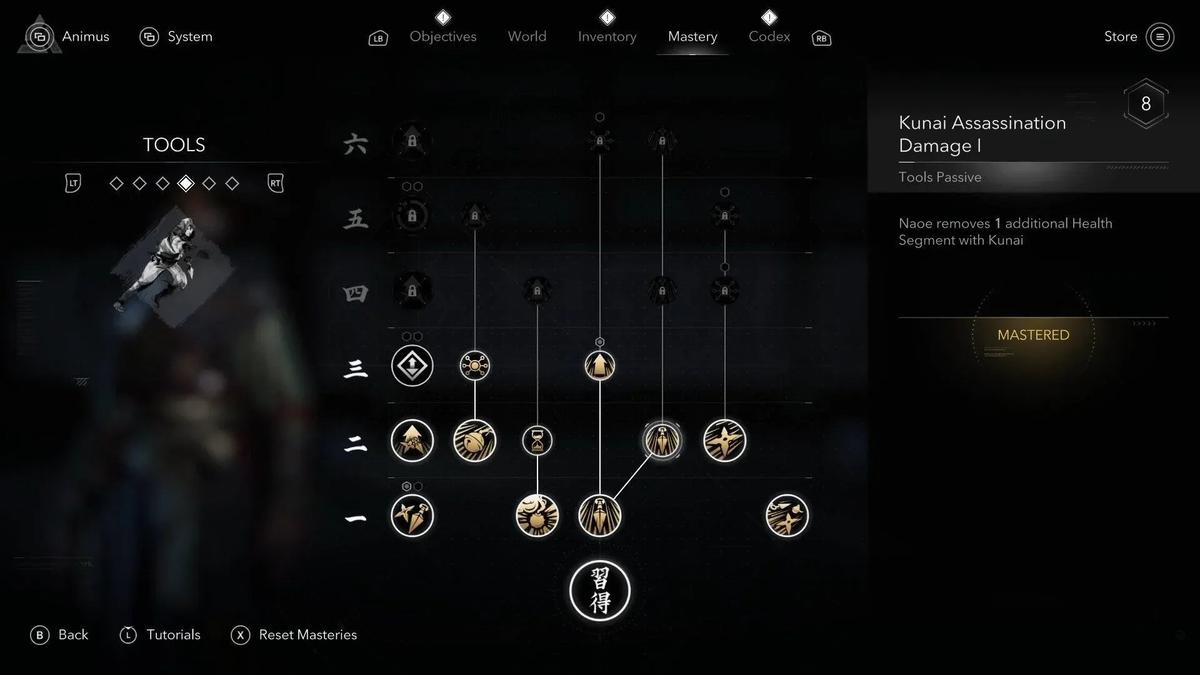Go Back from the mastery screen
The image size is (1200, 675).
[60, 635]
